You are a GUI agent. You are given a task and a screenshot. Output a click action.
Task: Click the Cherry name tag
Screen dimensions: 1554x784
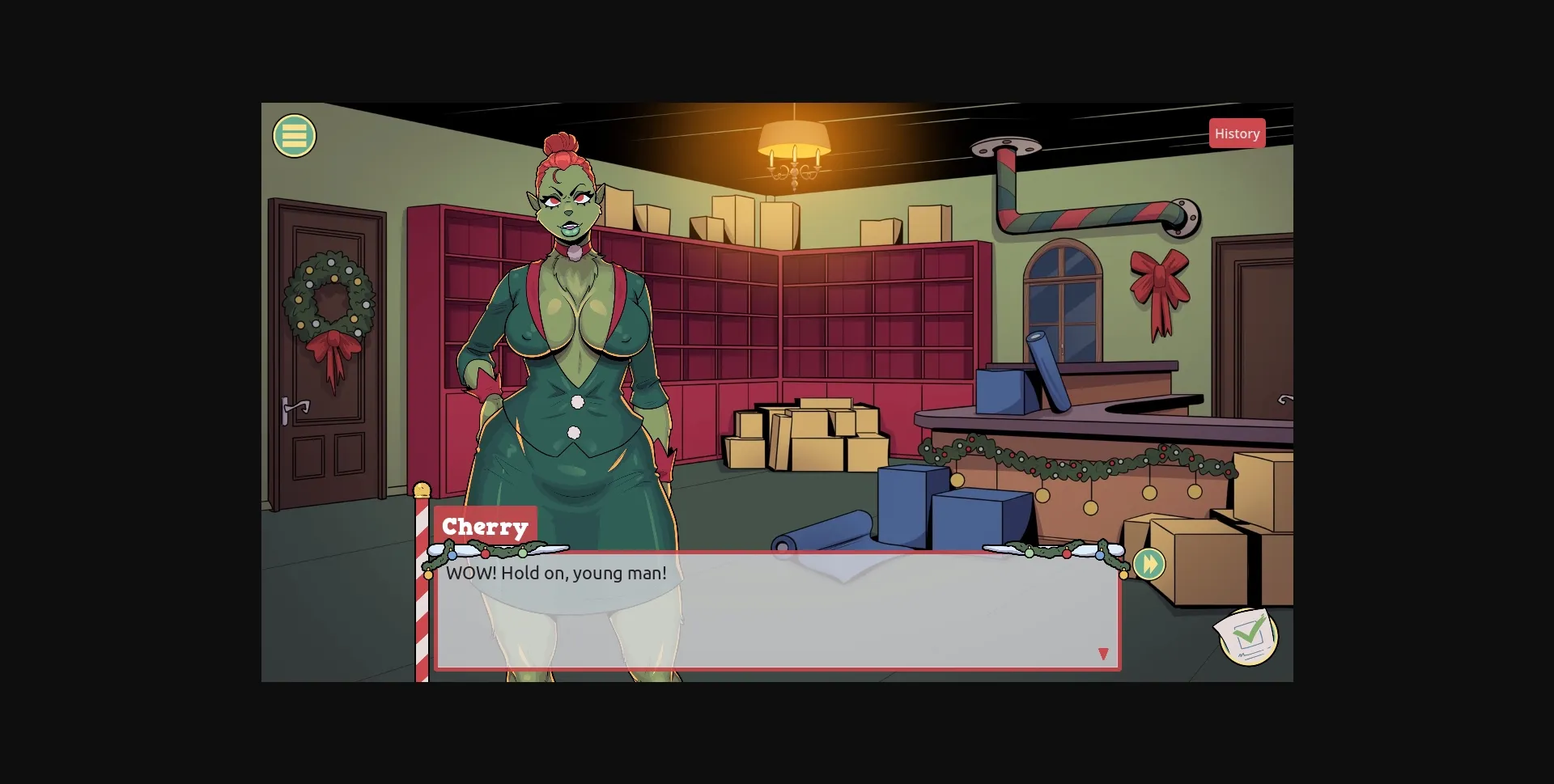pyautogui.click(x=485, y=527)
